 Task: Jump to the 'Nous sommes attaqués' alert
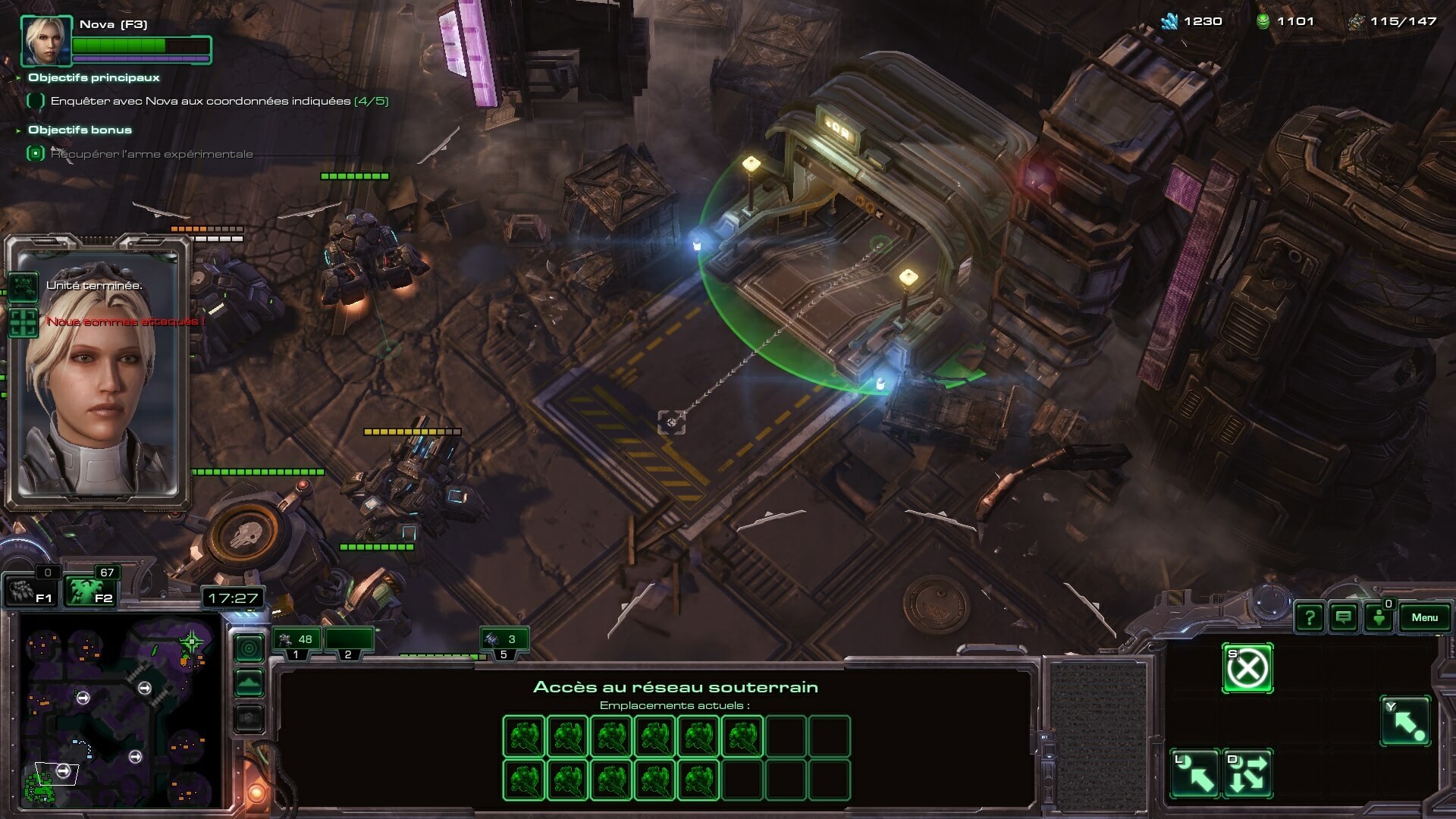[23, 322]
